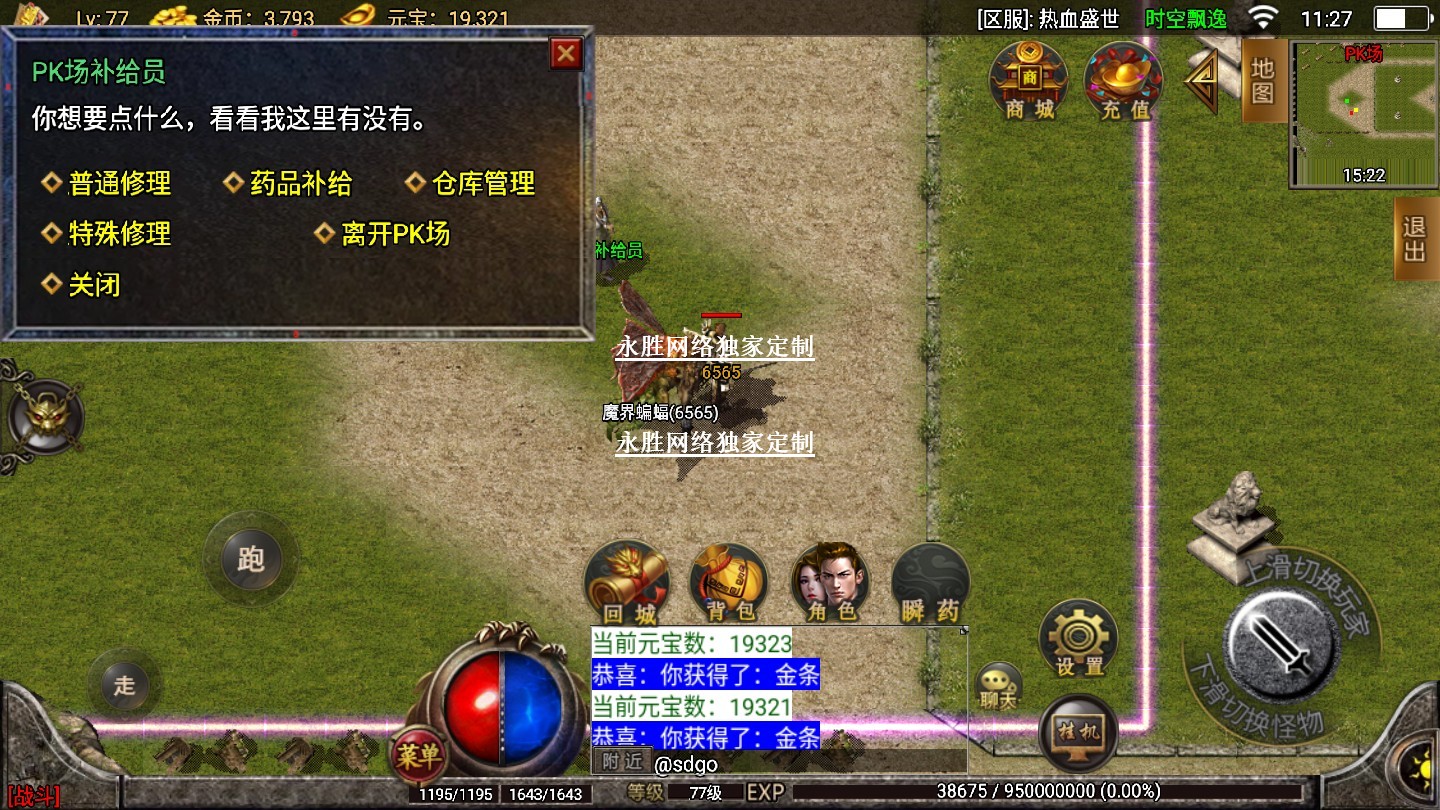Viewport: 1440px width, 810px height.
Task: Choose the 特殊修理 option
Action: pyautogui.click(x=119, y=234)
